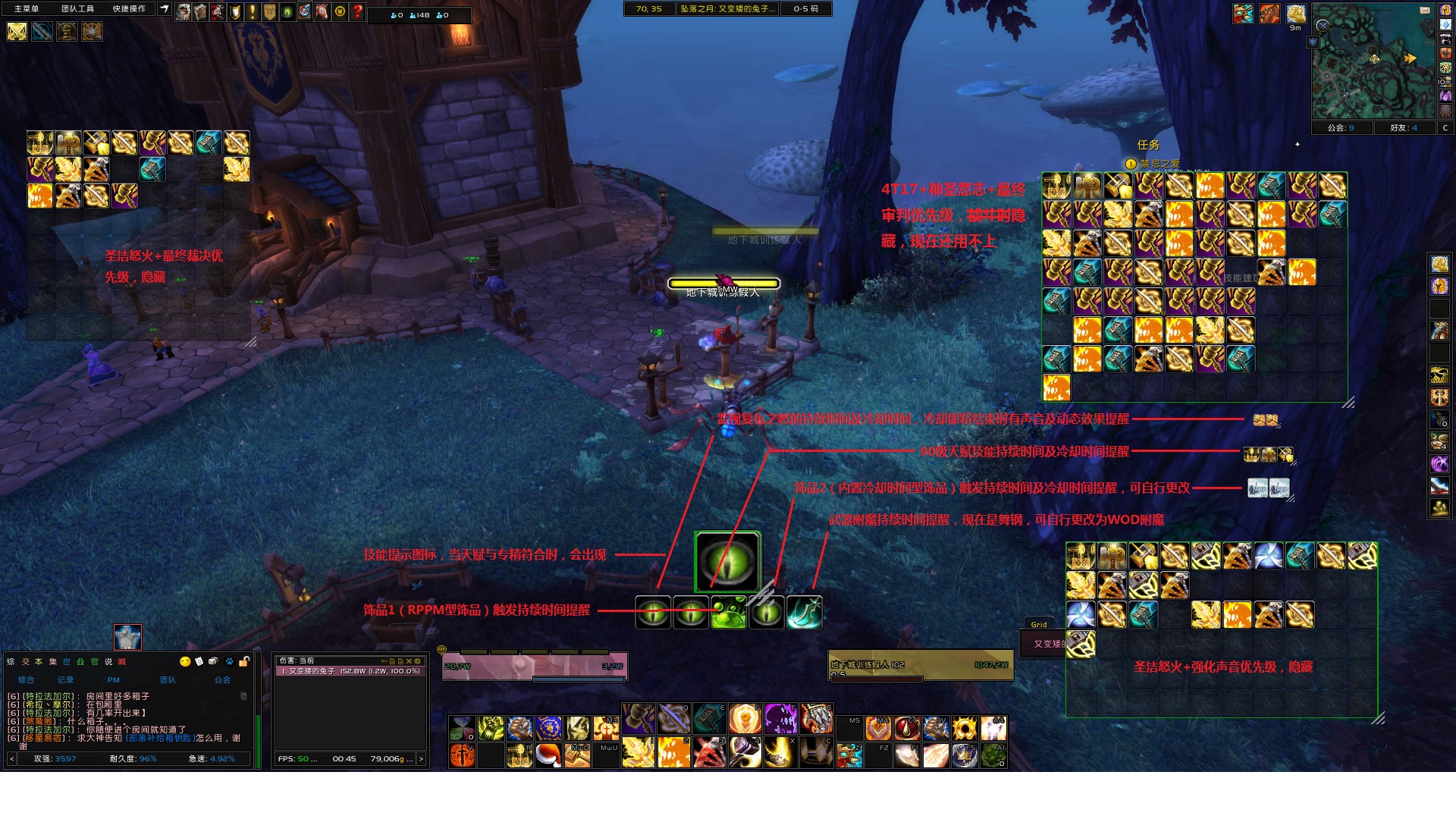Viewport: 1456px width, 819px height.
Task: Open the Dungeon Finder green eye micro button
Action: [286, 11]
